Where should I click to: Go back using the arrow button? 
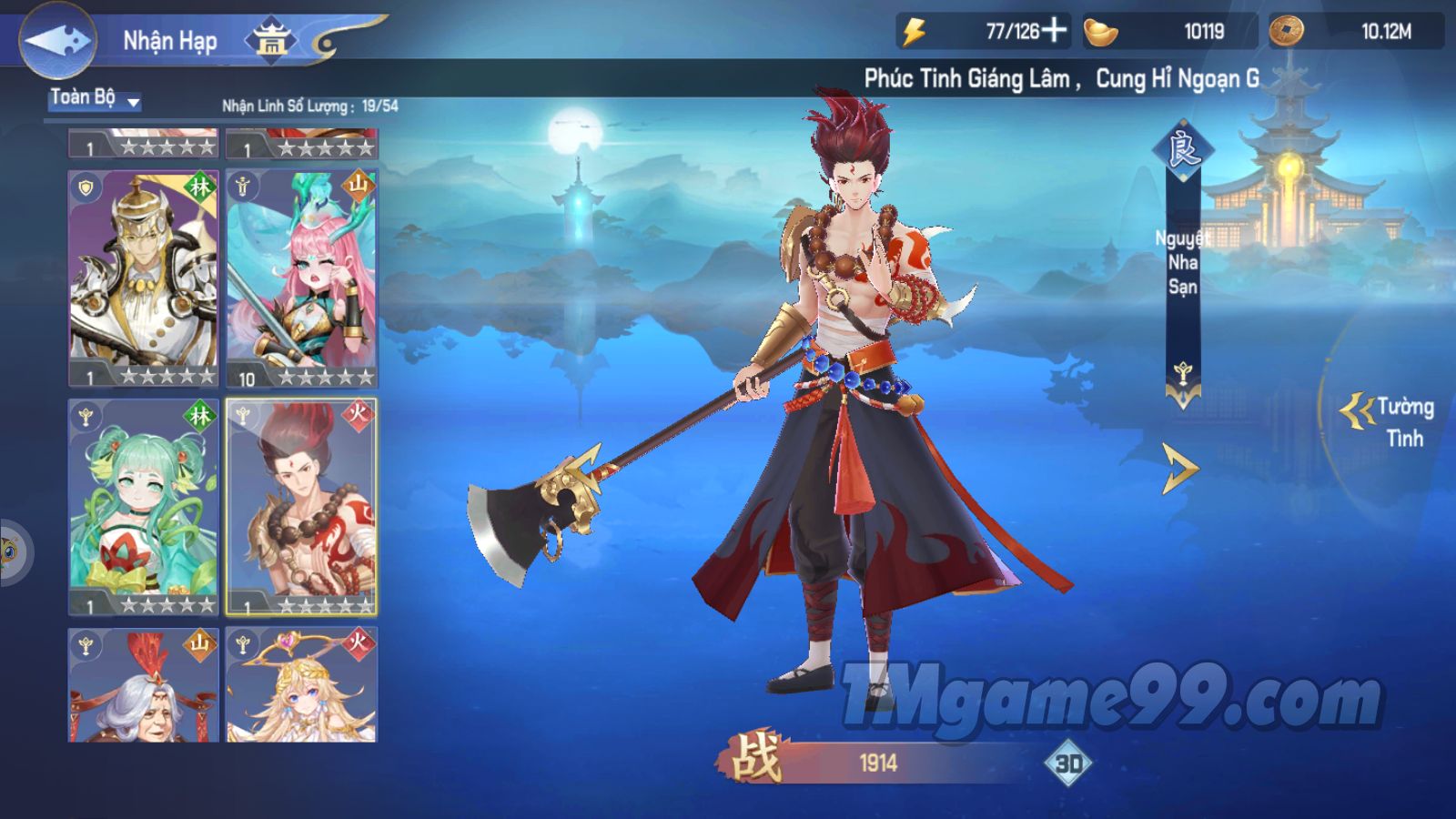(x=56, y=41)
